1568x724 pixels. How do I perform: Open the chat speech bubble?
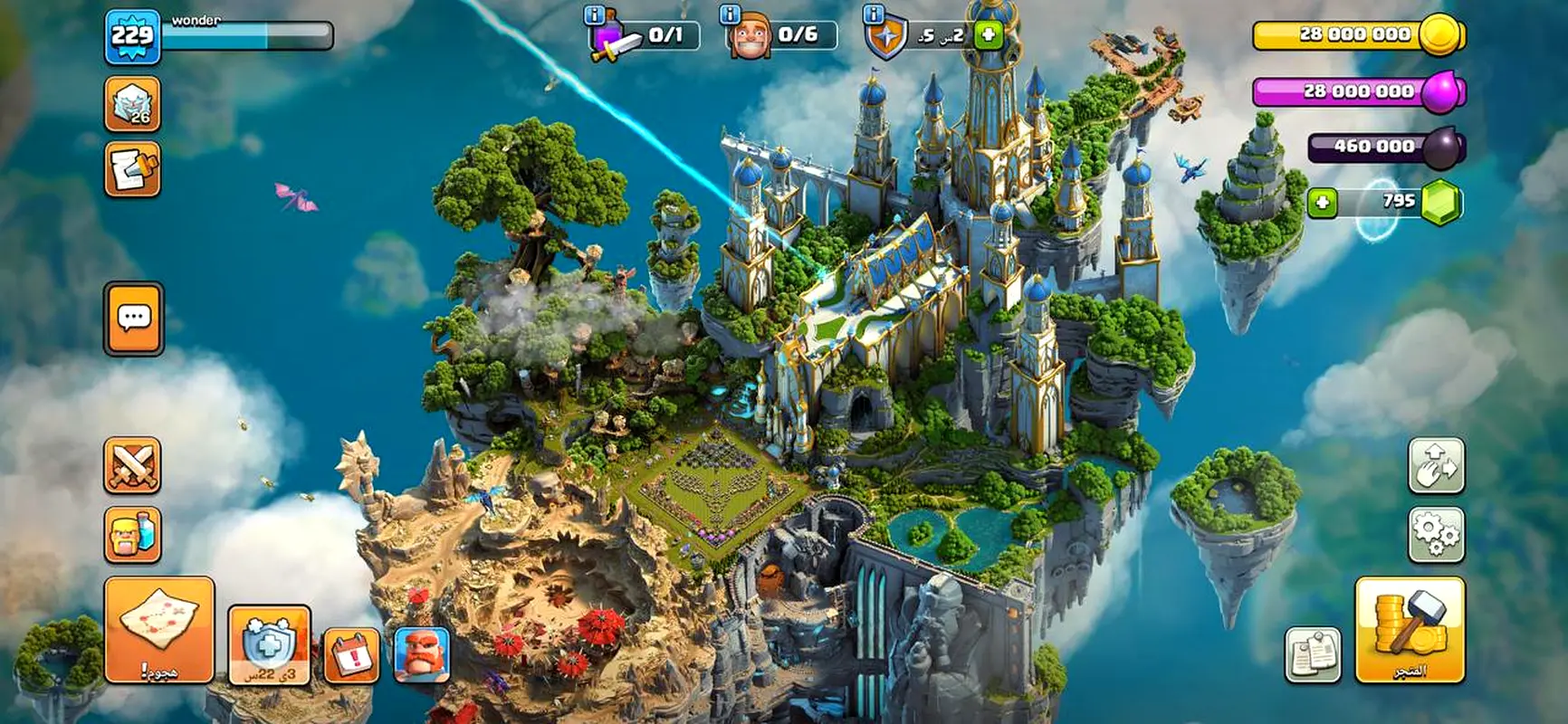point(134,318)
